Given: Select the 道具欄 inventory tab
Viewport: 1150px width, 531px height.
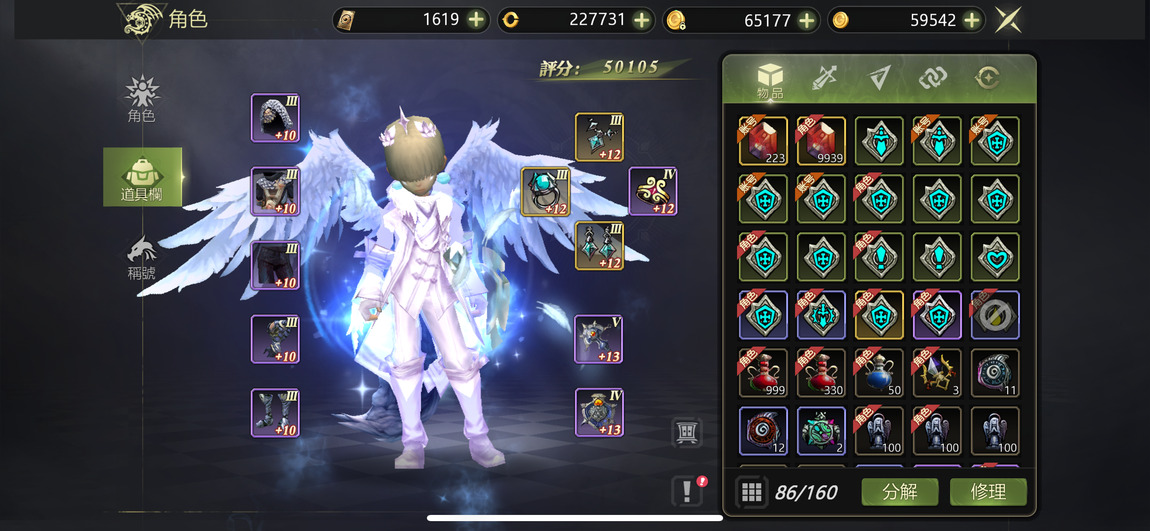Looking at the screenshot, I should point(143,177).
